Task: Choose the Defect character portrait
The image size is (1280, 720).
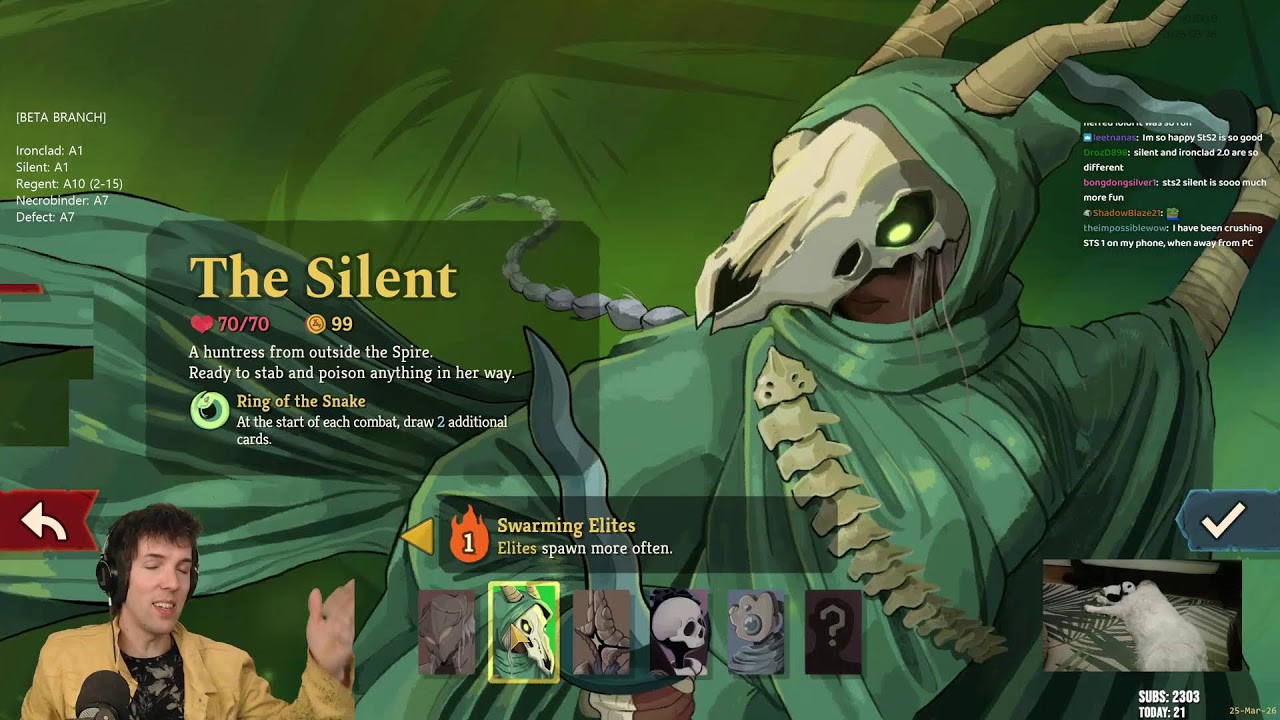Action: pos(756,632)
